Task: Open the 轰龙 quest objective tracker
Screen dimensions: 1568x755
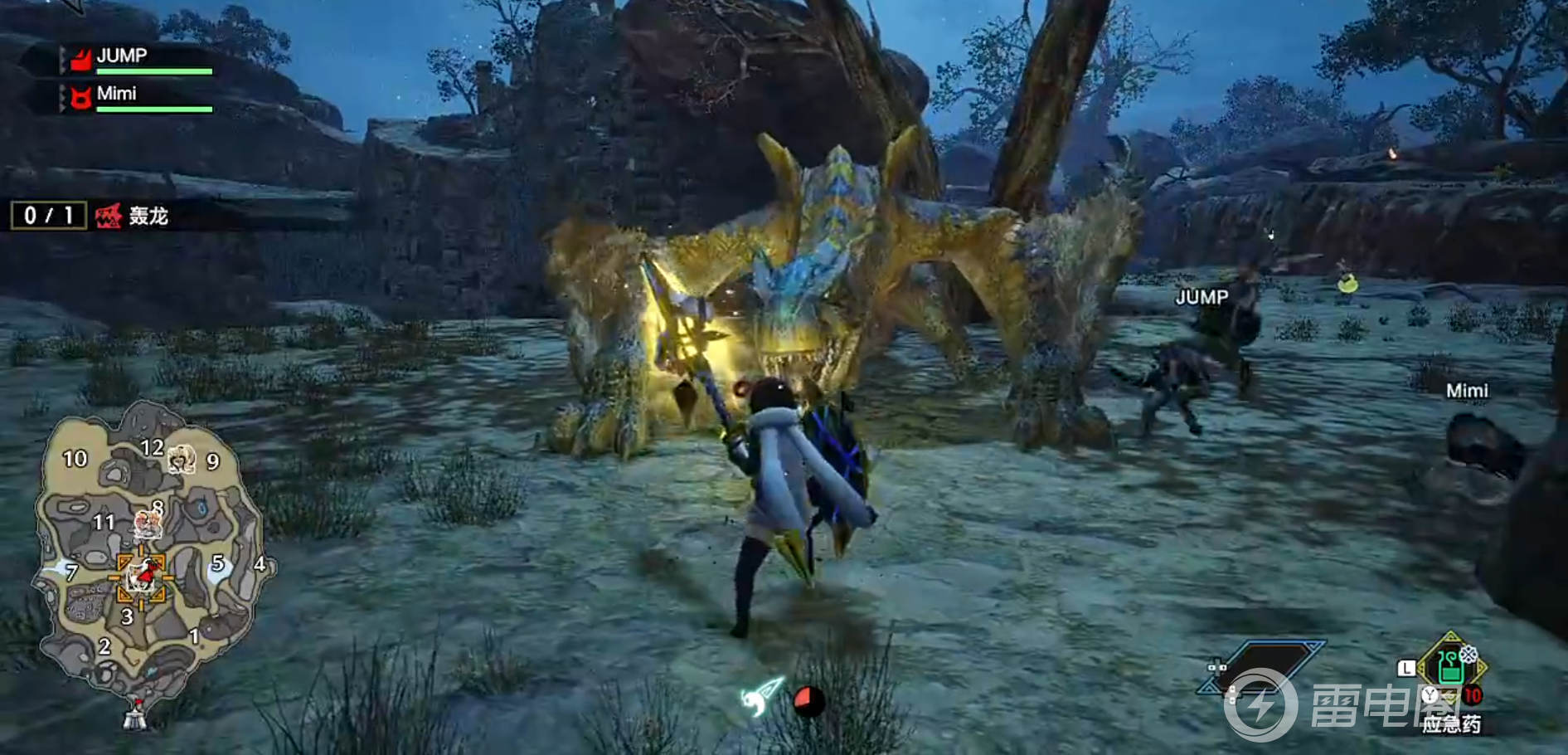Action: click(x=131, y=217)
